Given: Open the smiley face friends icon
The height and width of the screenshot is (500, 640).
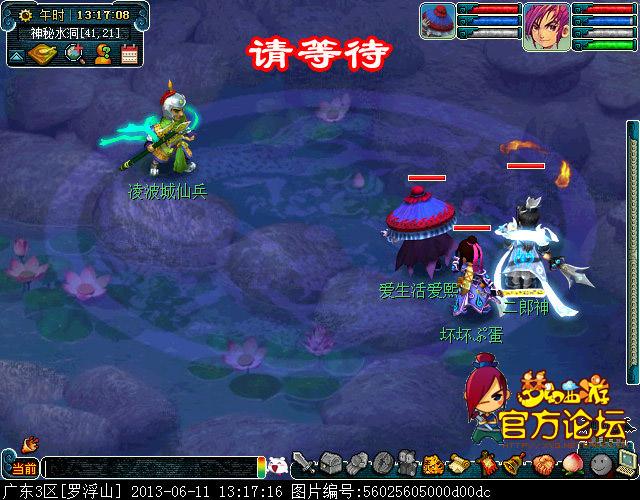Looking at the screenshot, I should (x=600, y=463).
